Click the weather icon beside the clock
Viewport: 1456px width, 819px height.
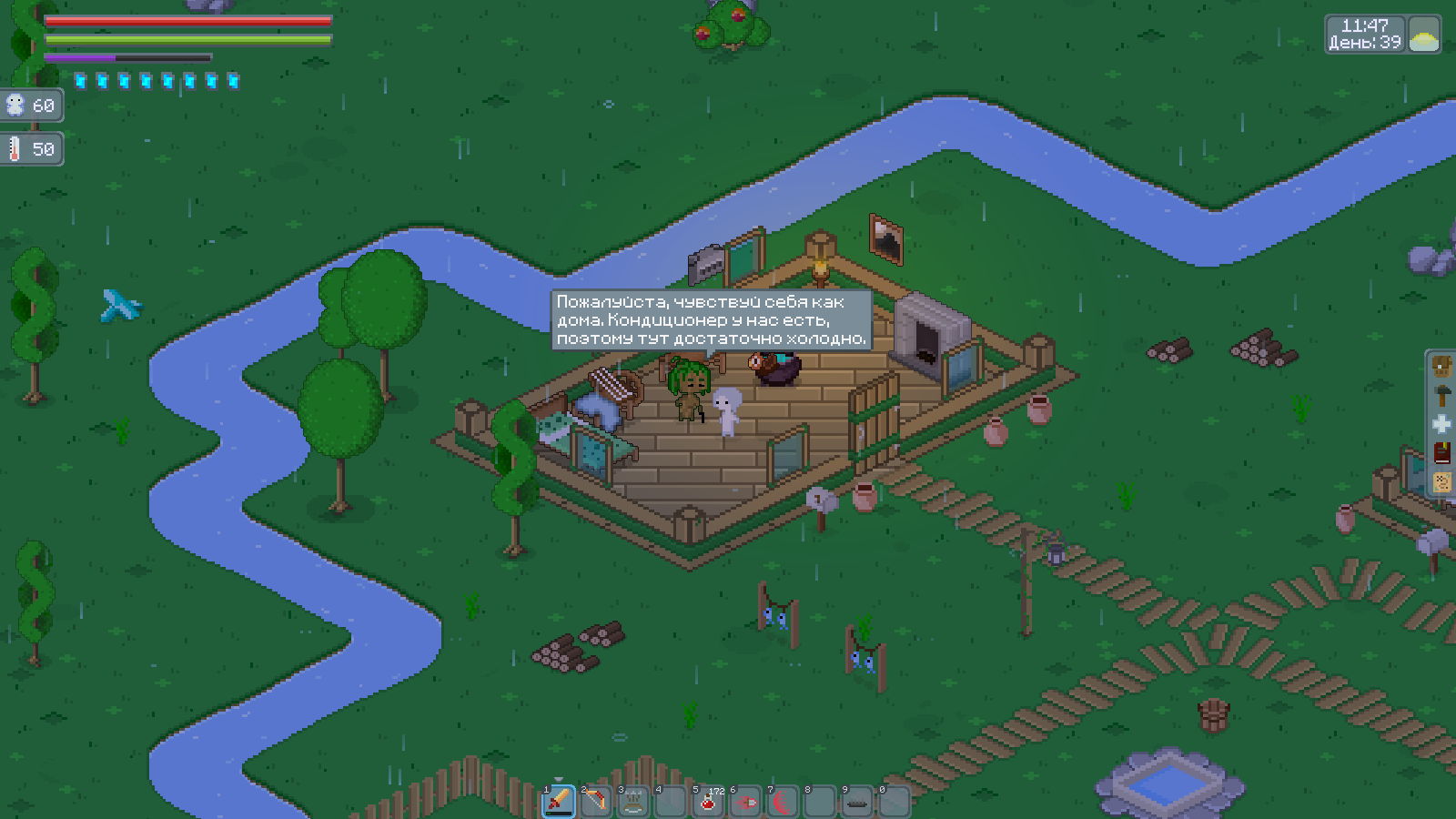point(1424,35)
